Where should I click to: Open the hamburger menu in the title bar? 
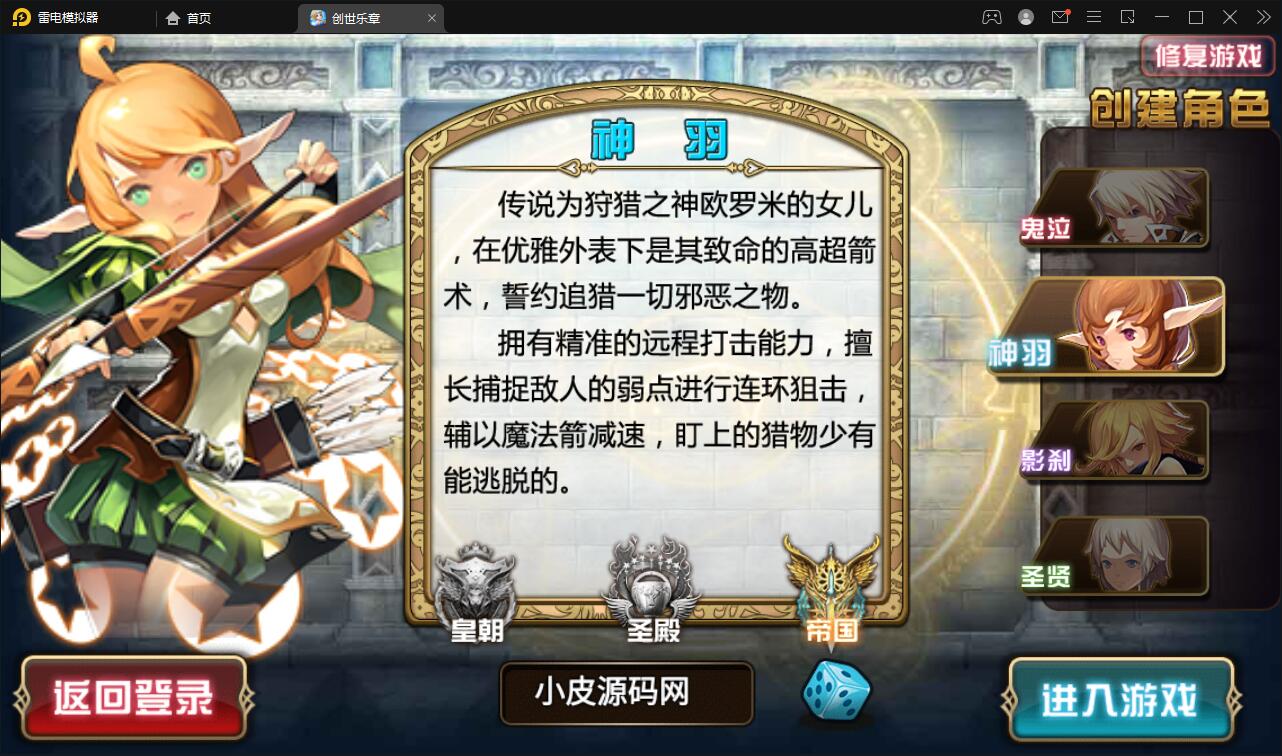1095,17
